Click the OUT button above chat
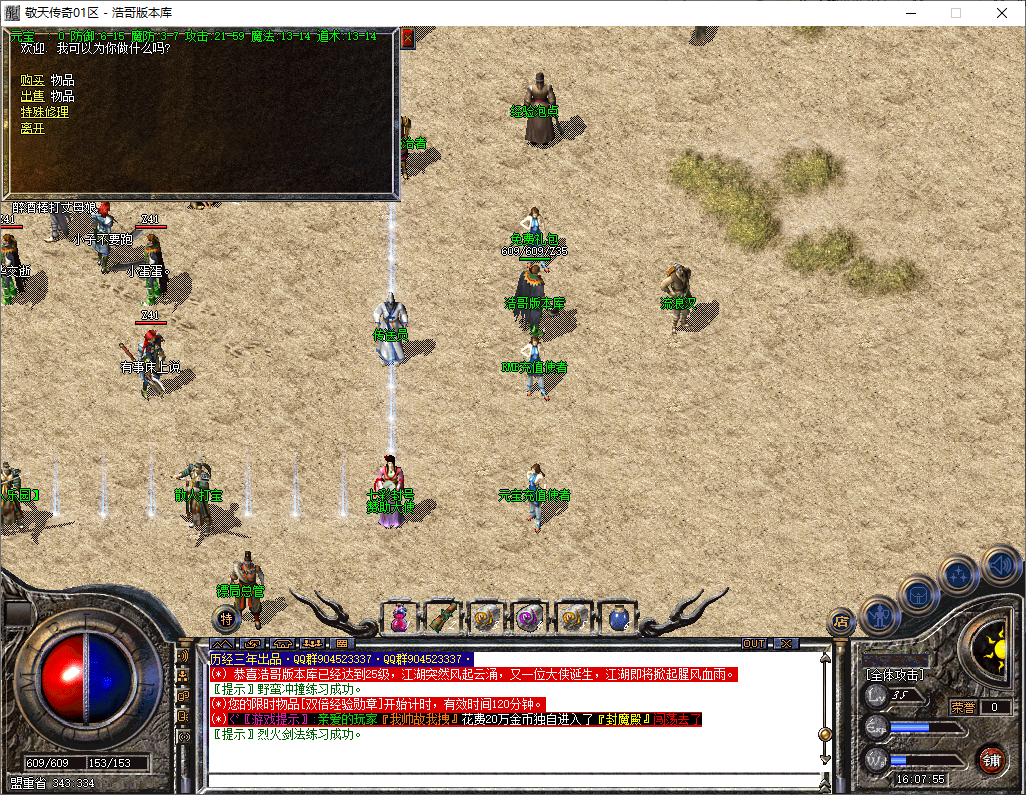 (x=754, y=643)
